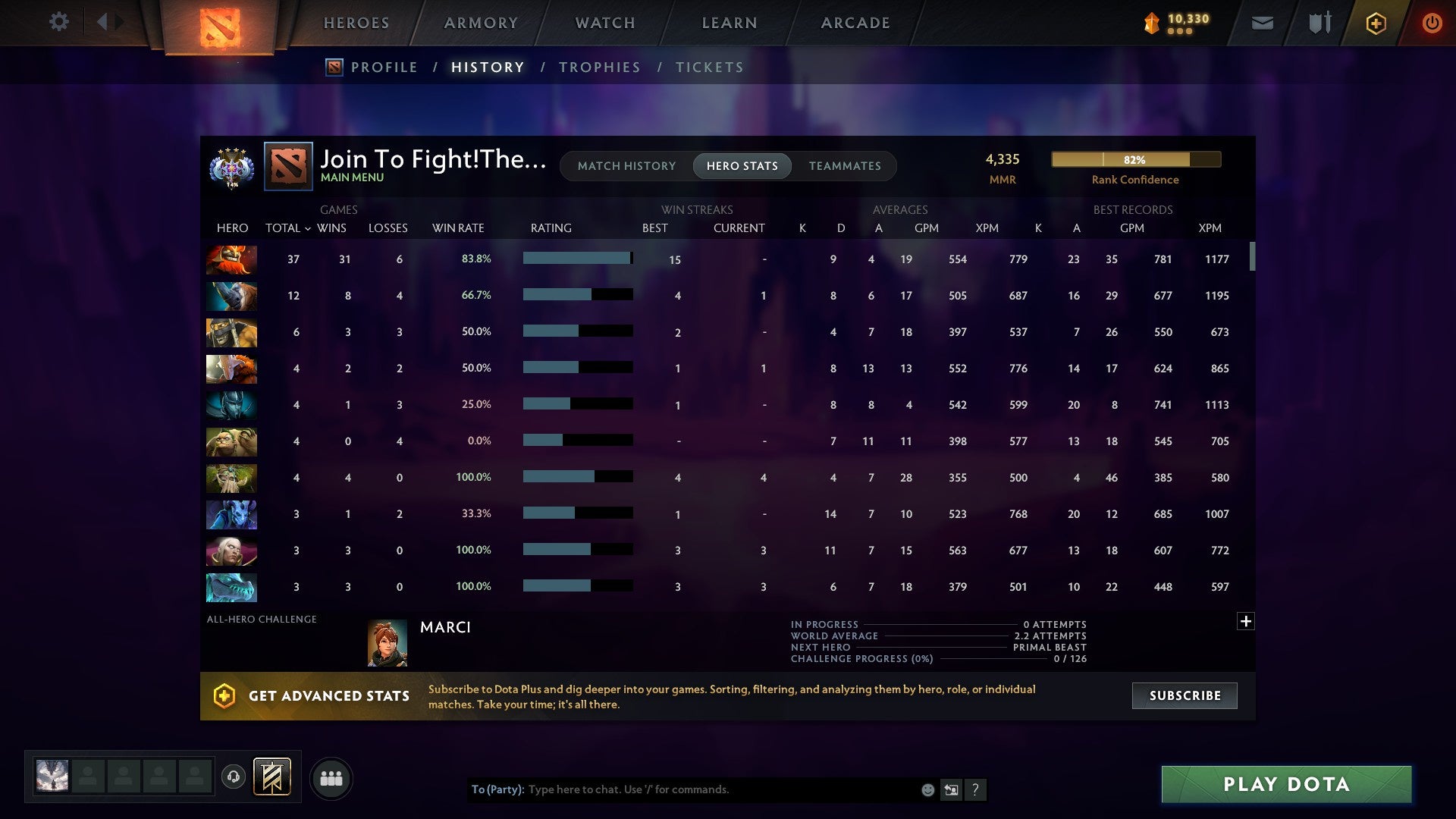
Task: Open friends list via group icon
Action: [331, 777]
